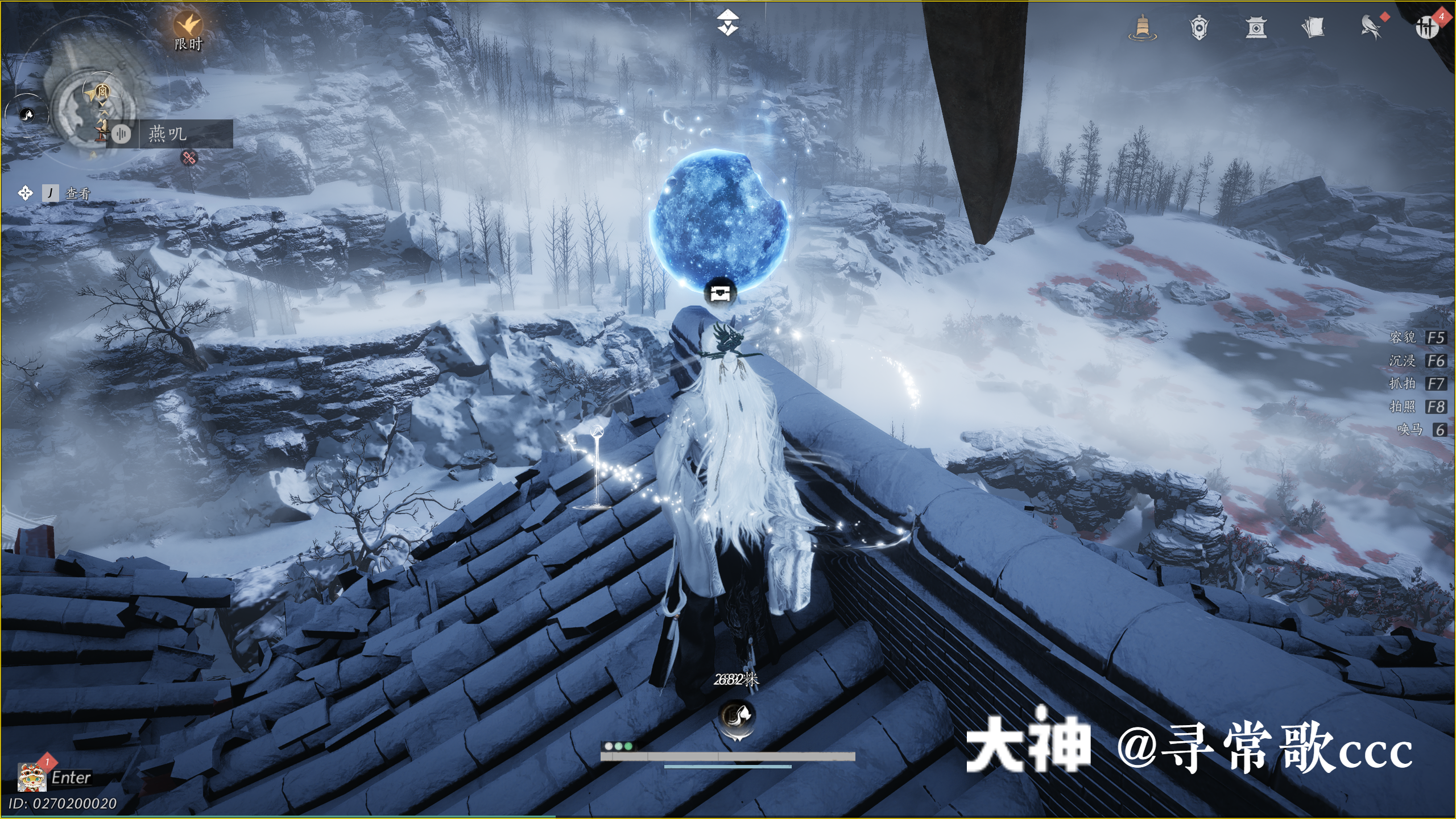Open the round menu icon with badge 4

click(1428, 26)
